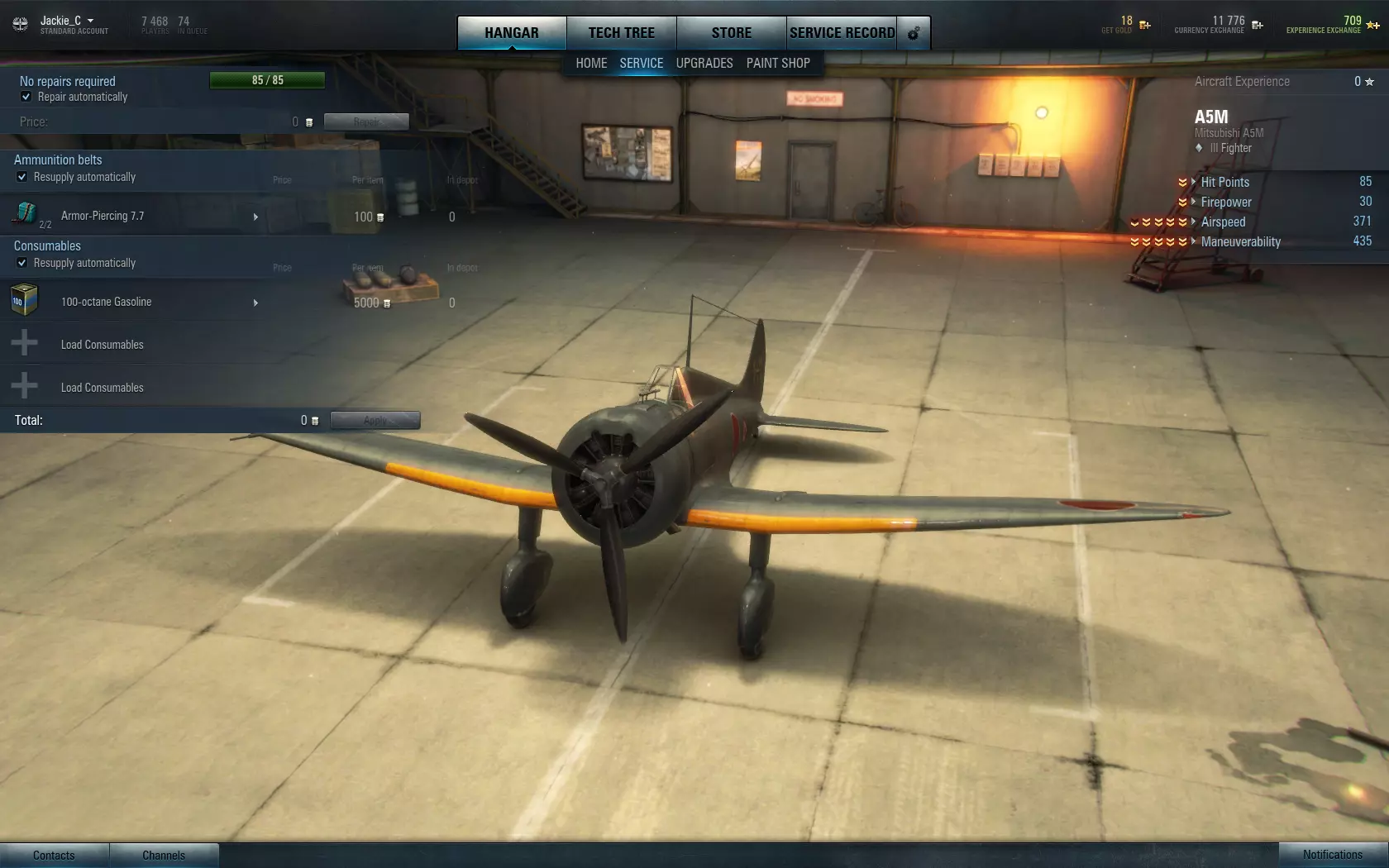Toggle automatic resupply for consumables
The image size is (1389, 868).
(x=22, y=263)
